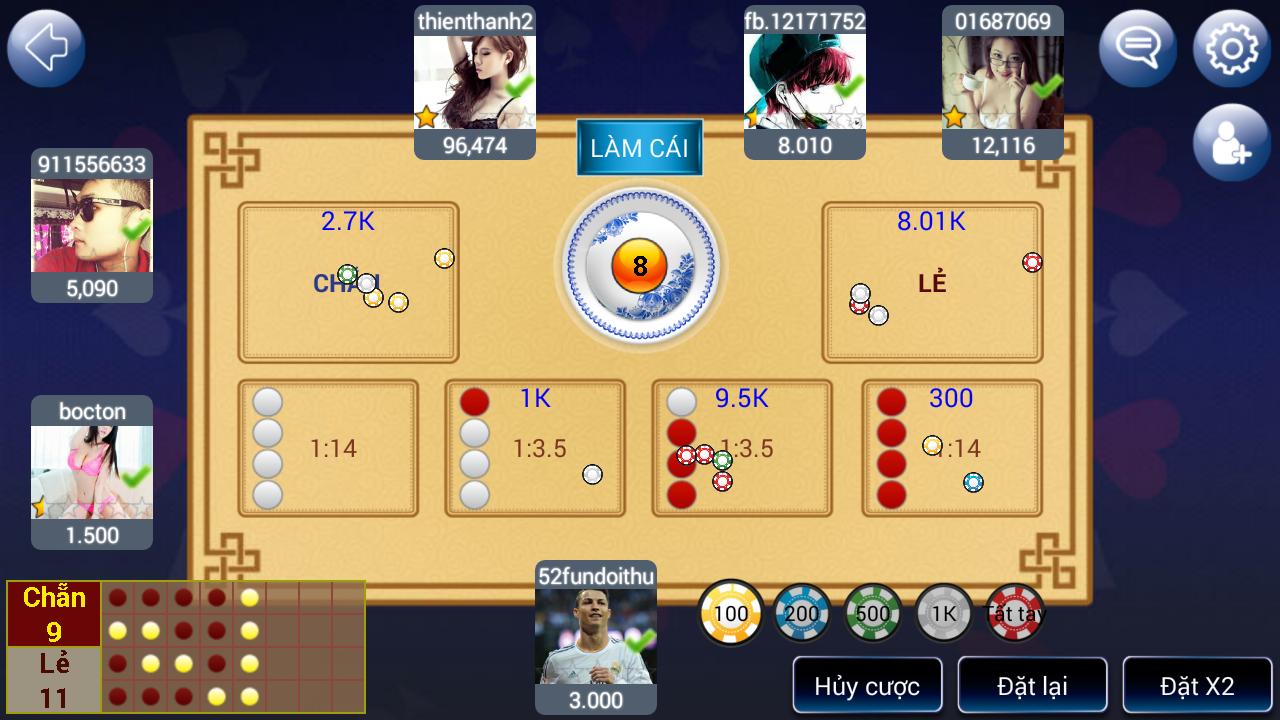The width and height of the screenshot is (1280, 720).
Task: Click the covered bowl with the number 8
Action: point(640,267)
